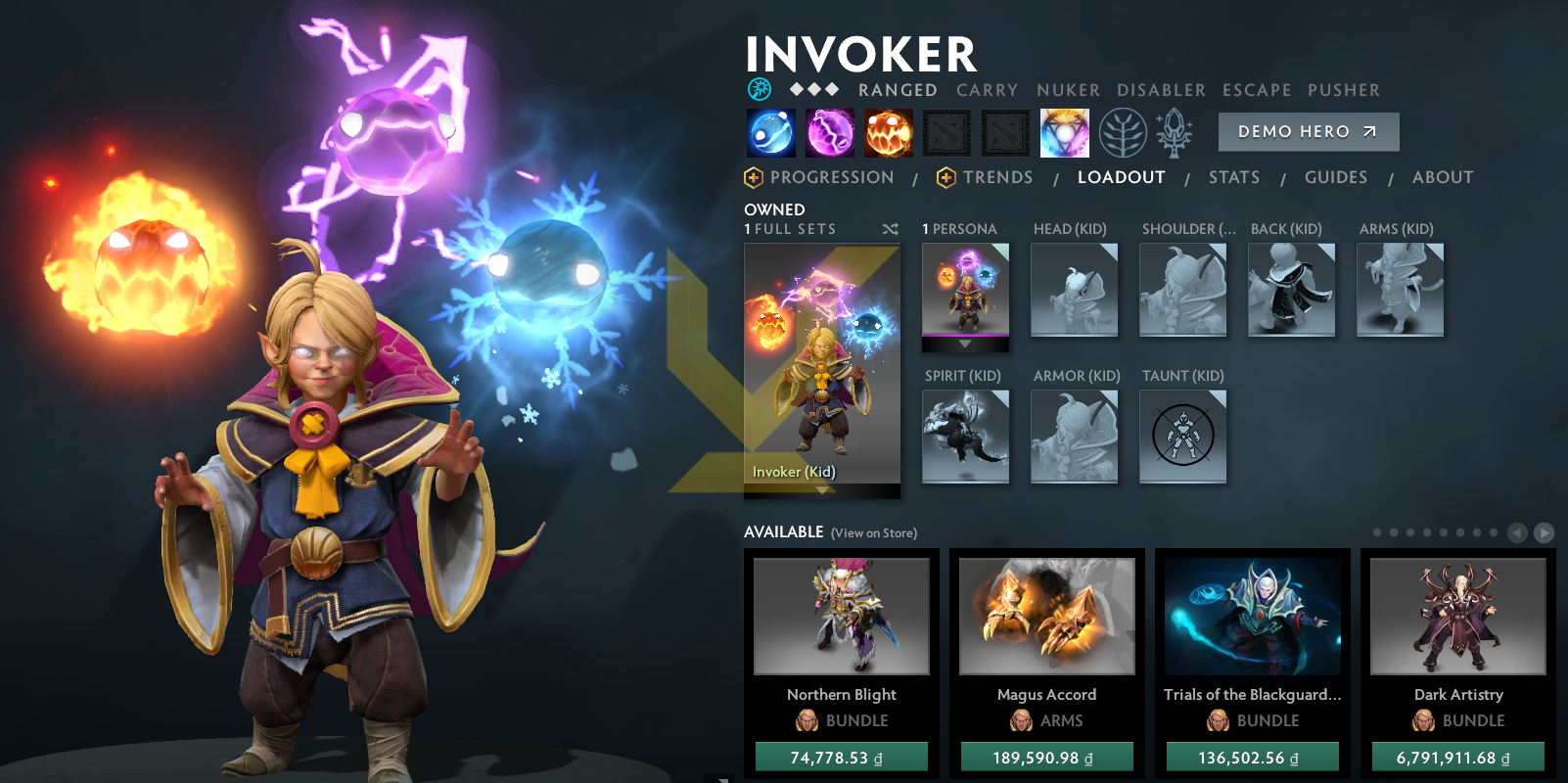View the Northern Blight bundle thumbnail
This screenshot has width=1568, height=783.
[841, 615]
